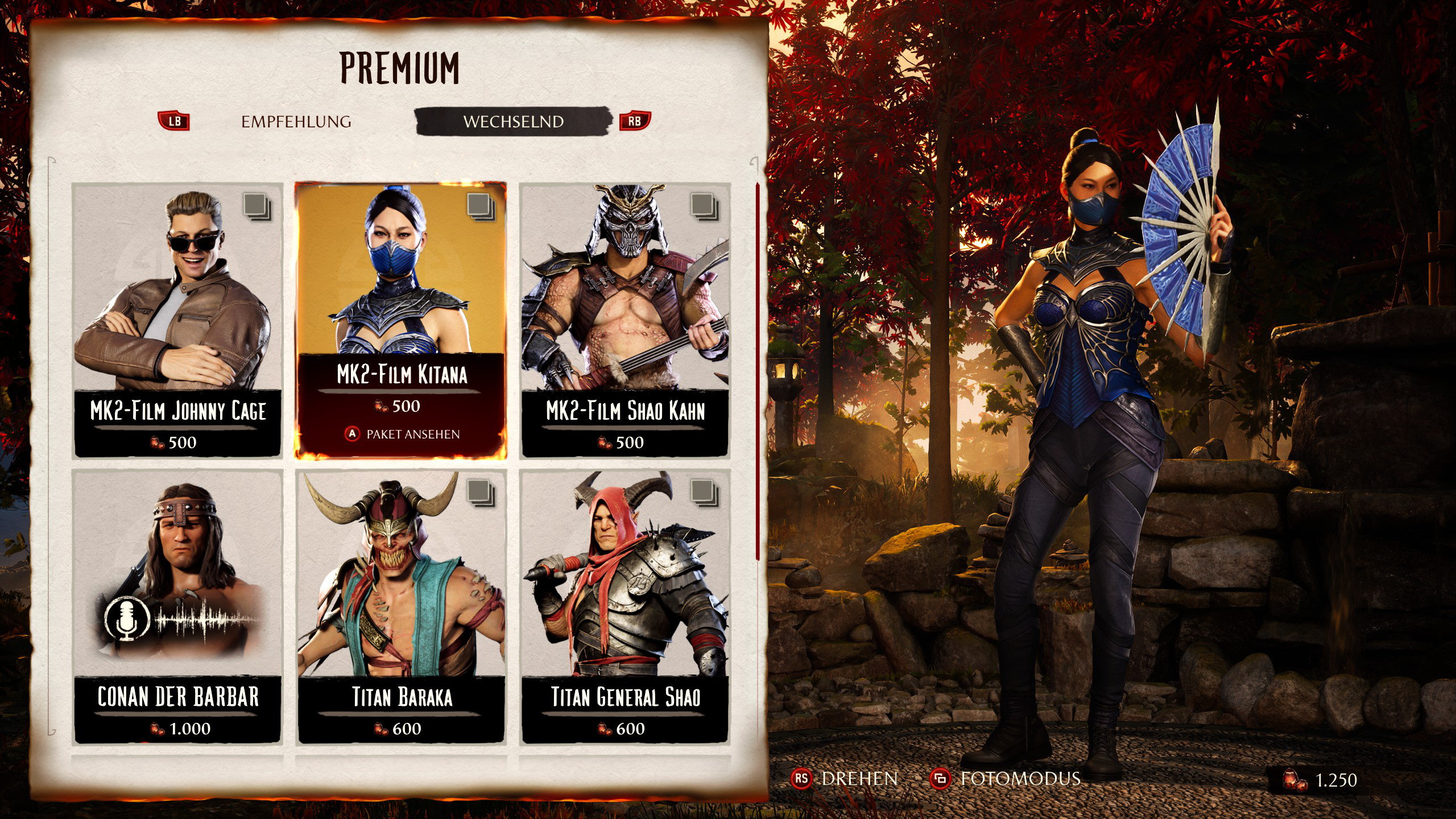Viewport: 1456px width, 819px height.
Task: Select the Titan General Shao card
Action: (624, 606)
